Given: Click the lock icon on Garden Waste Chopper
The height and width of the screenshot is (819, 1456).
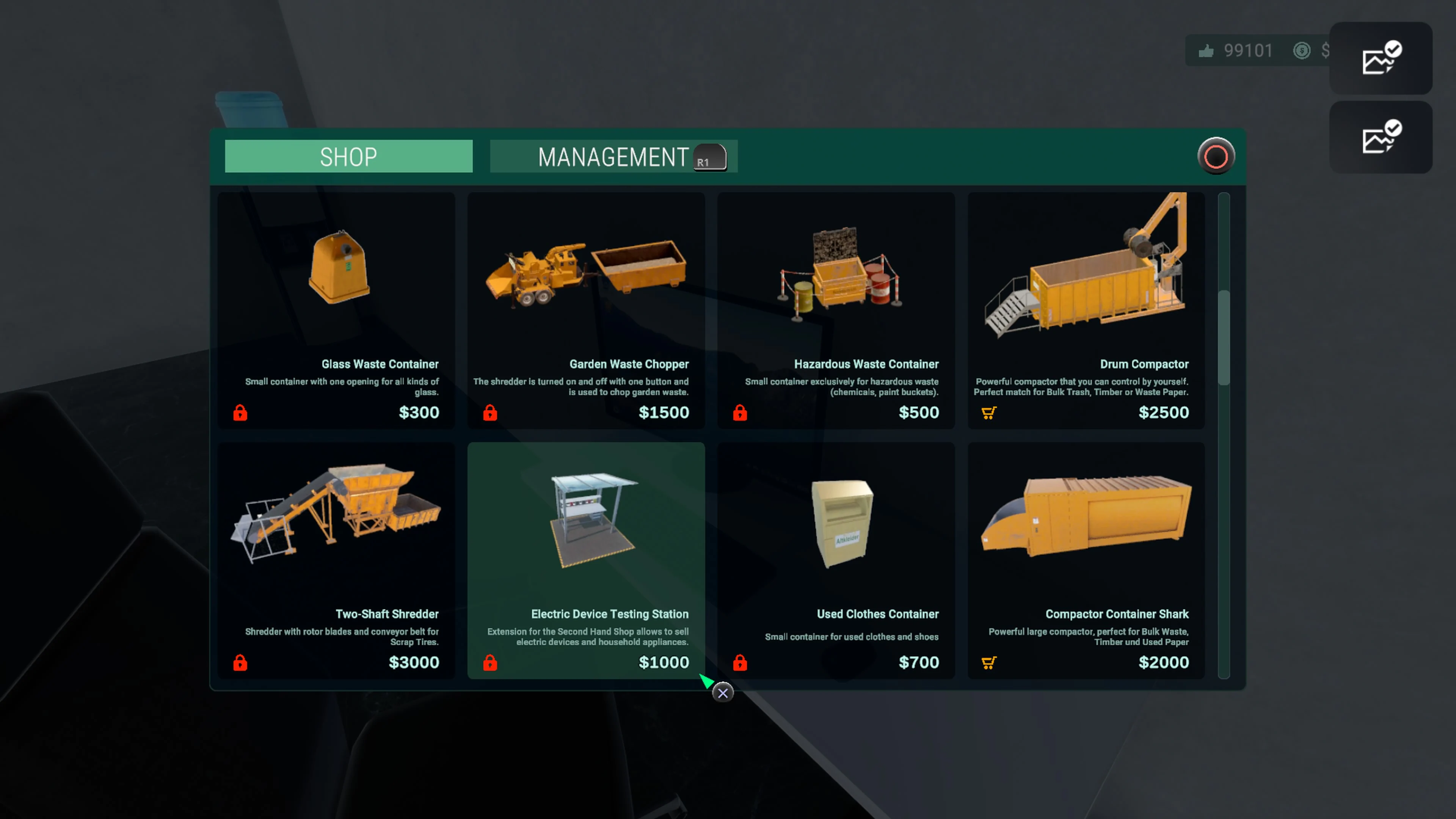Looking at the screenshot, I should coord(490,413).
